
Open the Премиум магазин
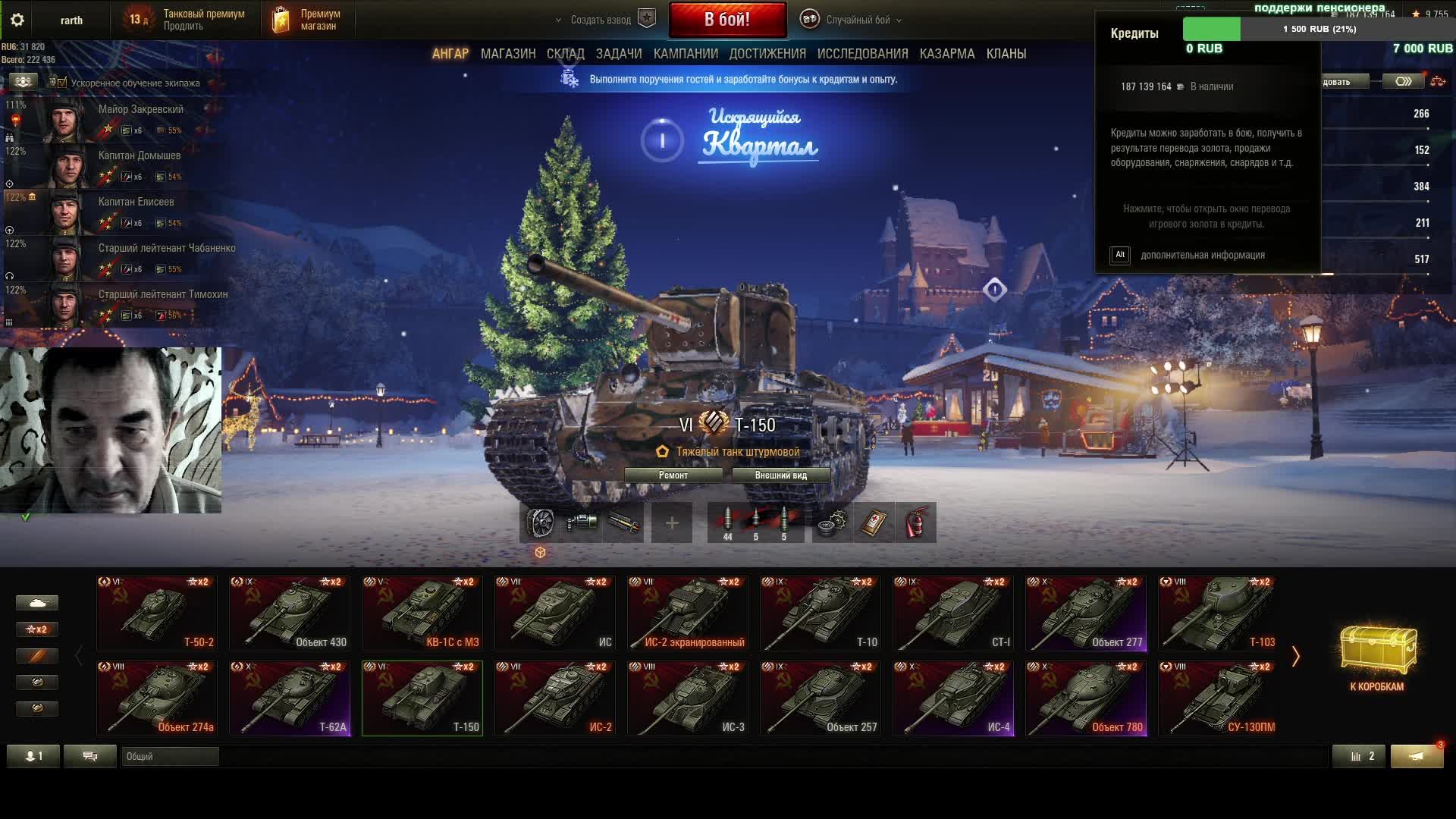pyautogui.click(x=307, y=20)
